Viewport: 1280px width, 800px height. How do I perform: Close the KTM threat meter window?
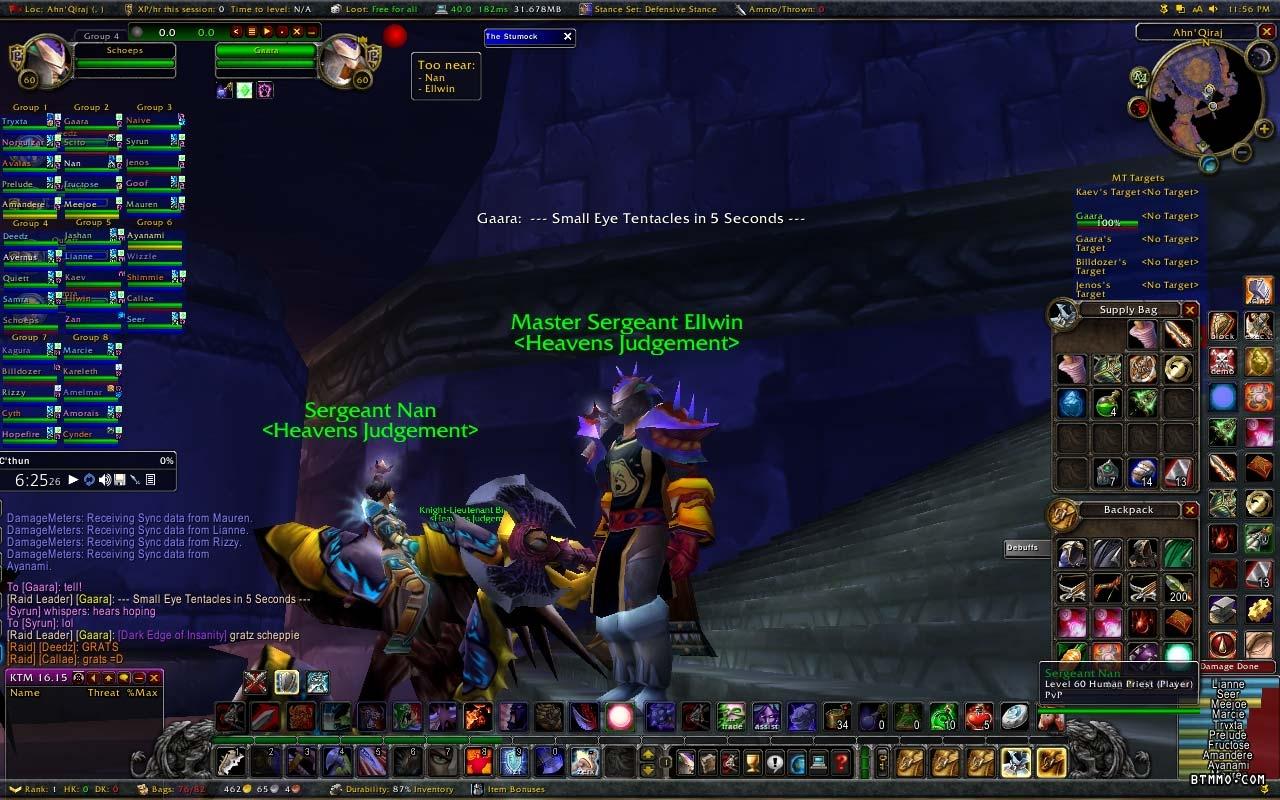pos(154,678)
